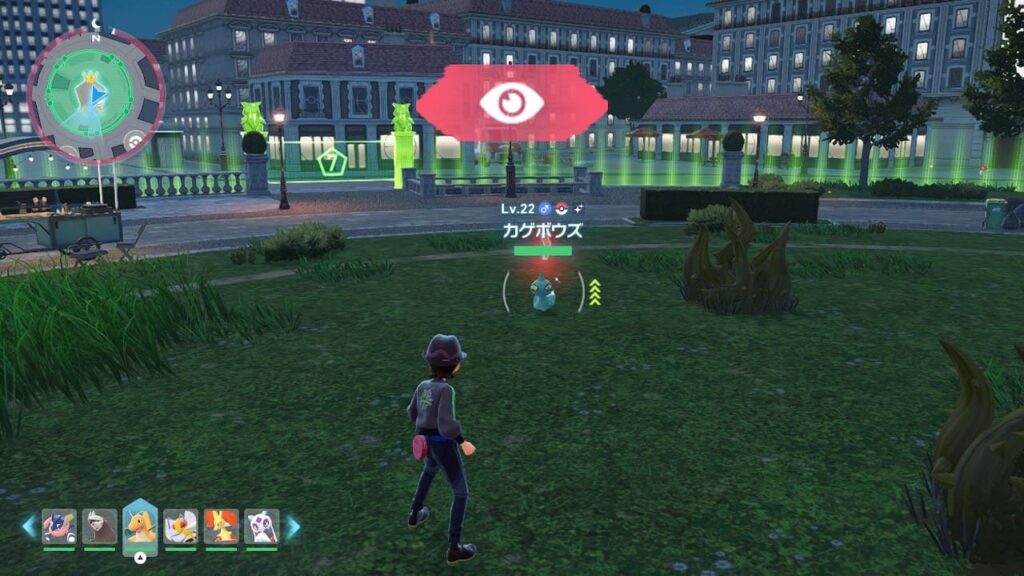
Task: Select the highlighted Dragonite party slot
Action: [140, 526]
